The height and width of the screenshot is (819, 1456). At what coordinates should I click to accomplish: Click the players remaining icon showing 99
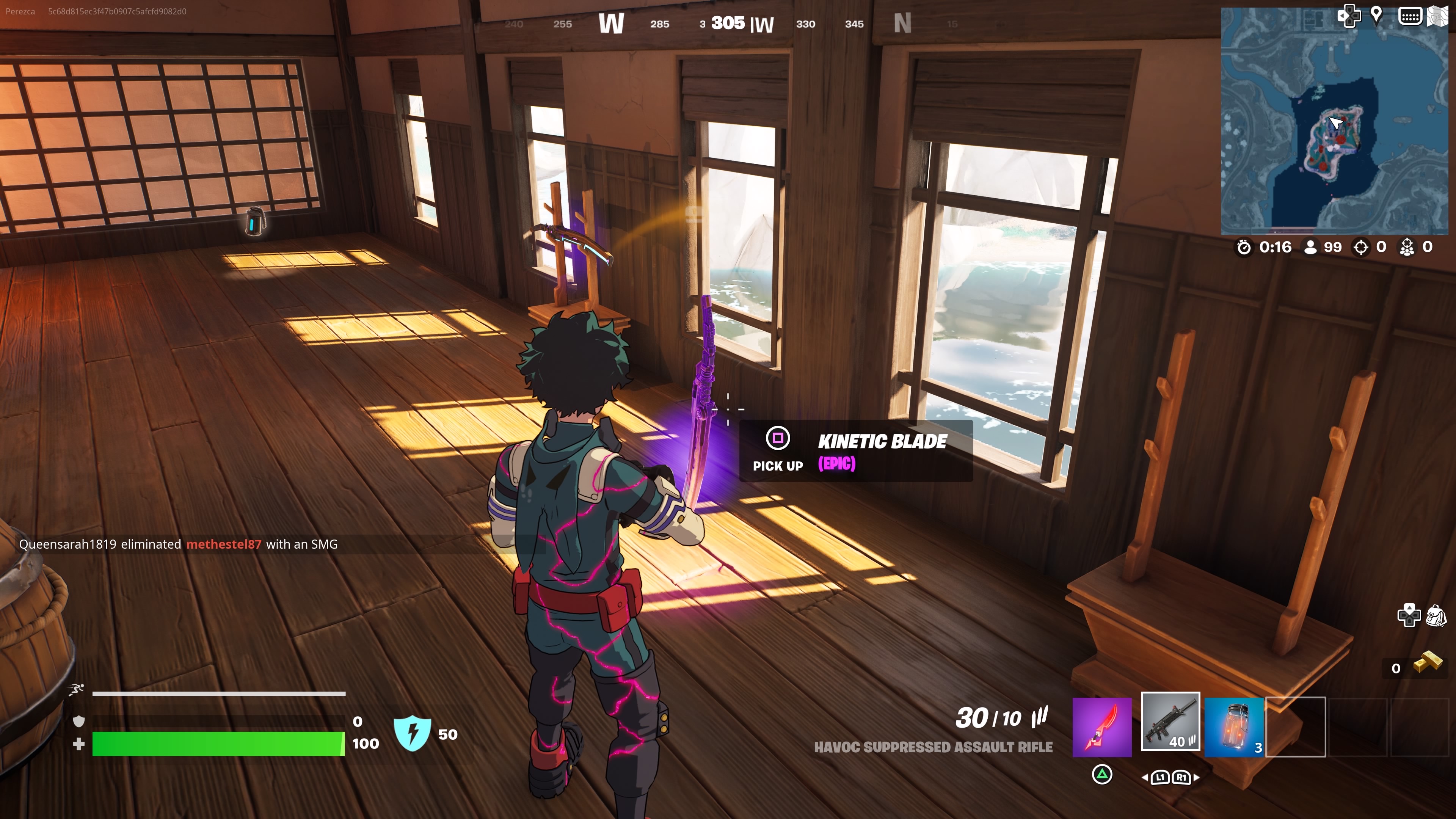point(1310,247)
